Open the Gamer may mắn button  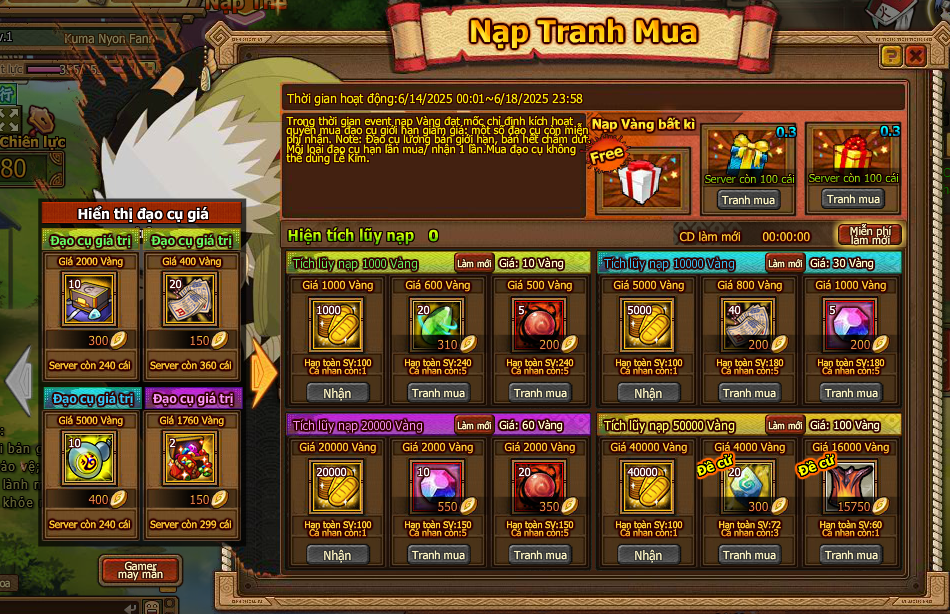(140, 571)
